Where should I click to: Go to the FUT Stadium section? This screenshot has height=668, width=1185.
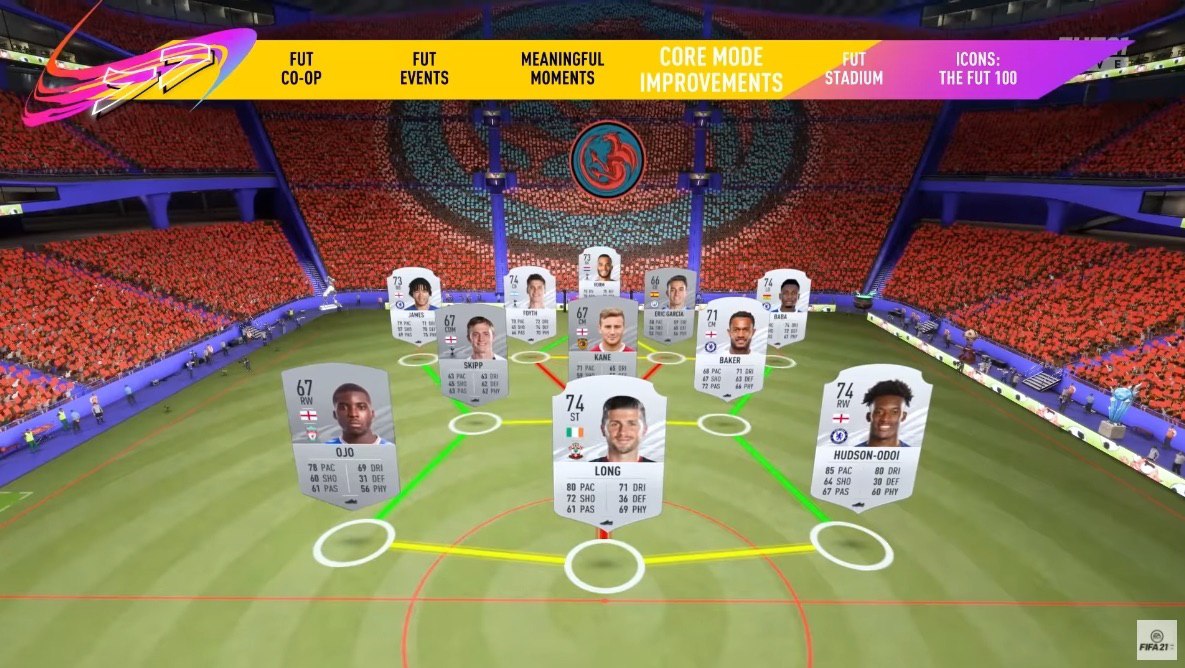pyautogui.click(x=853, y=69)
